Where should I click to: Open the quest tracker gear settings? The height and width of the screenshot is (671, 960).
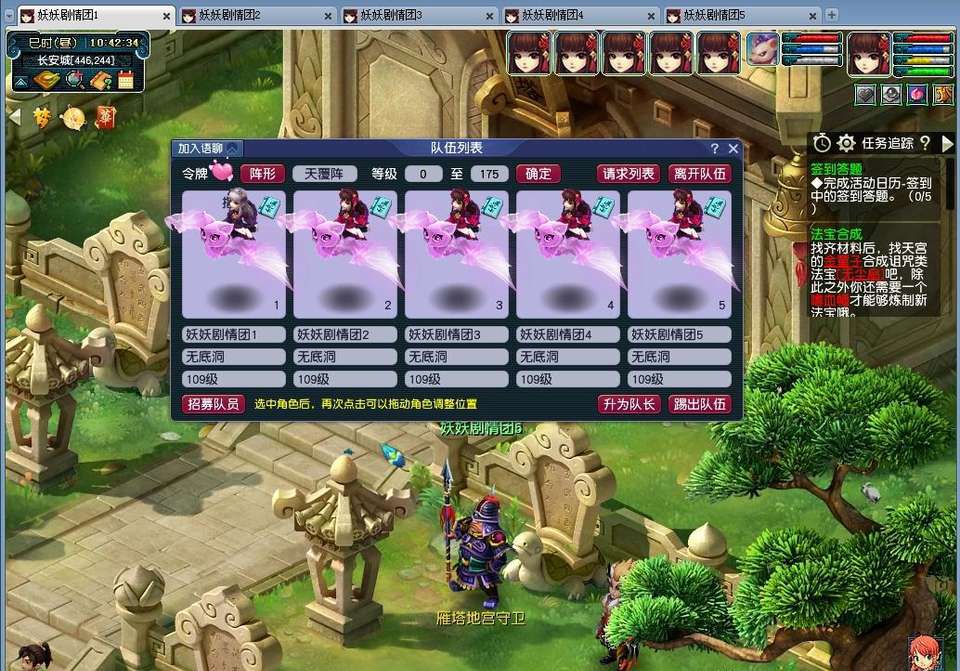(x=846, y=143)
